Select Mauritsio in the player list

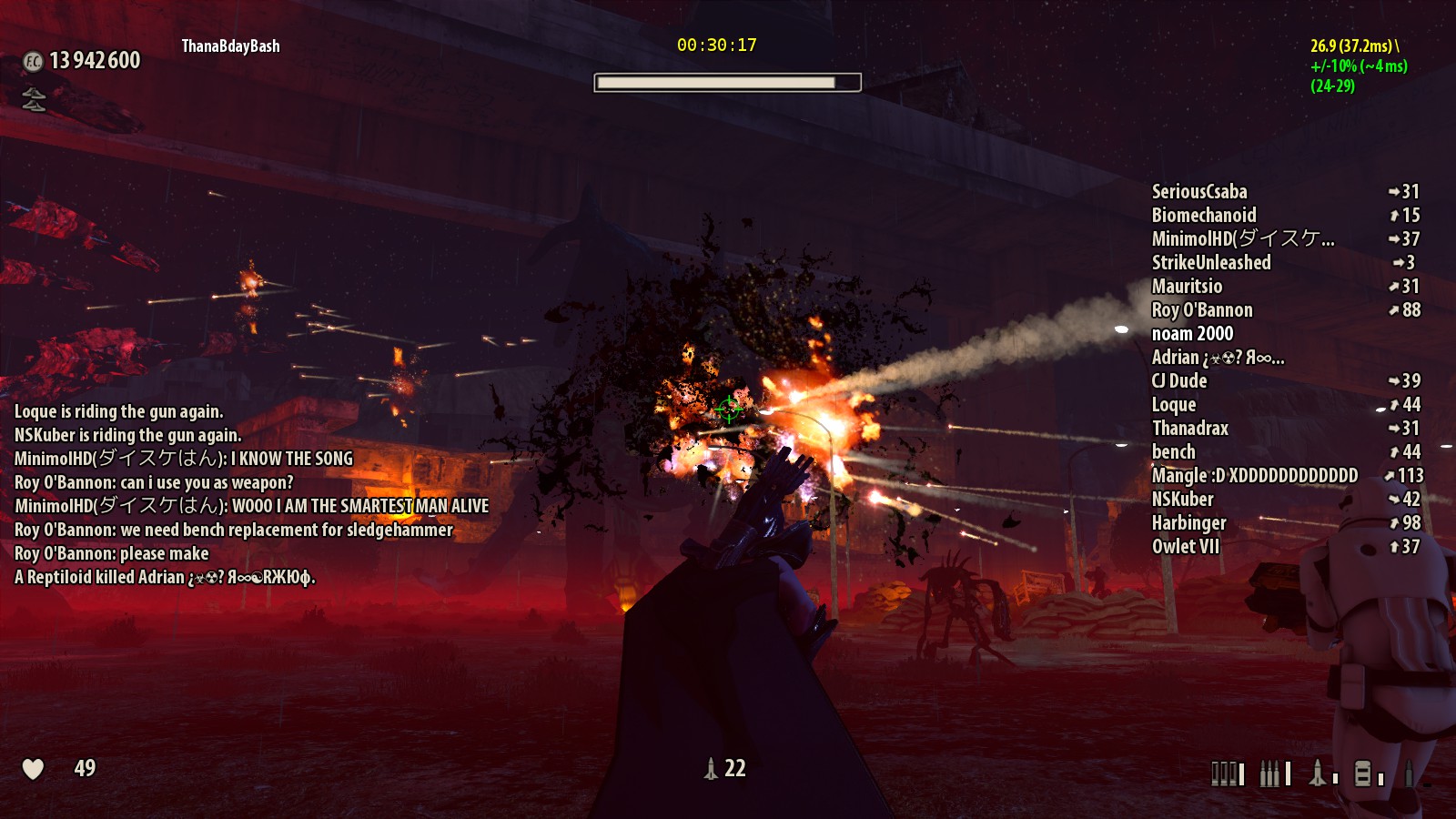[1187, 287]
